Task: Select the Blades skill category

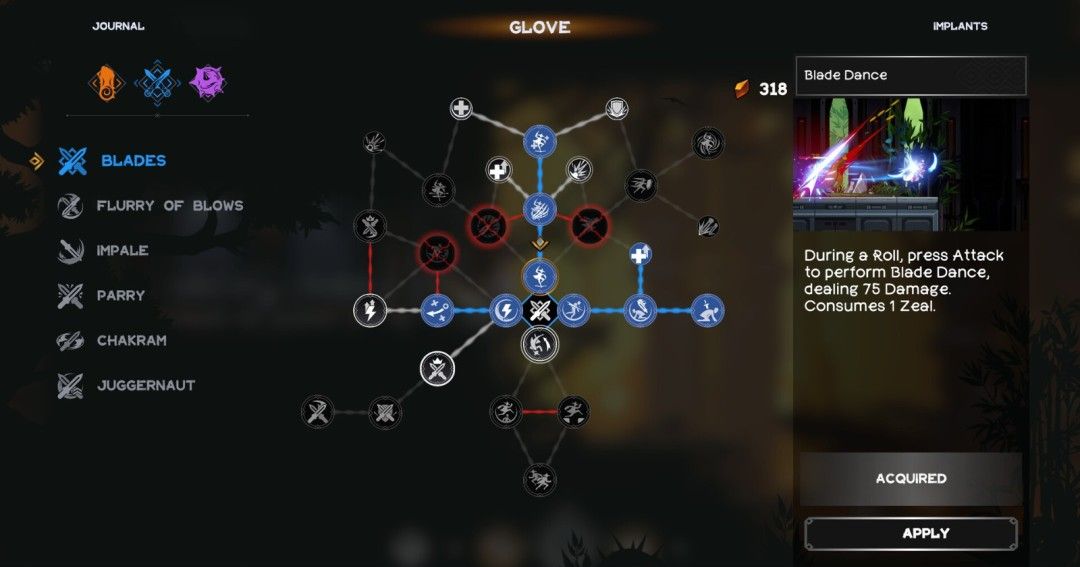Action: (x=132, y=160)
